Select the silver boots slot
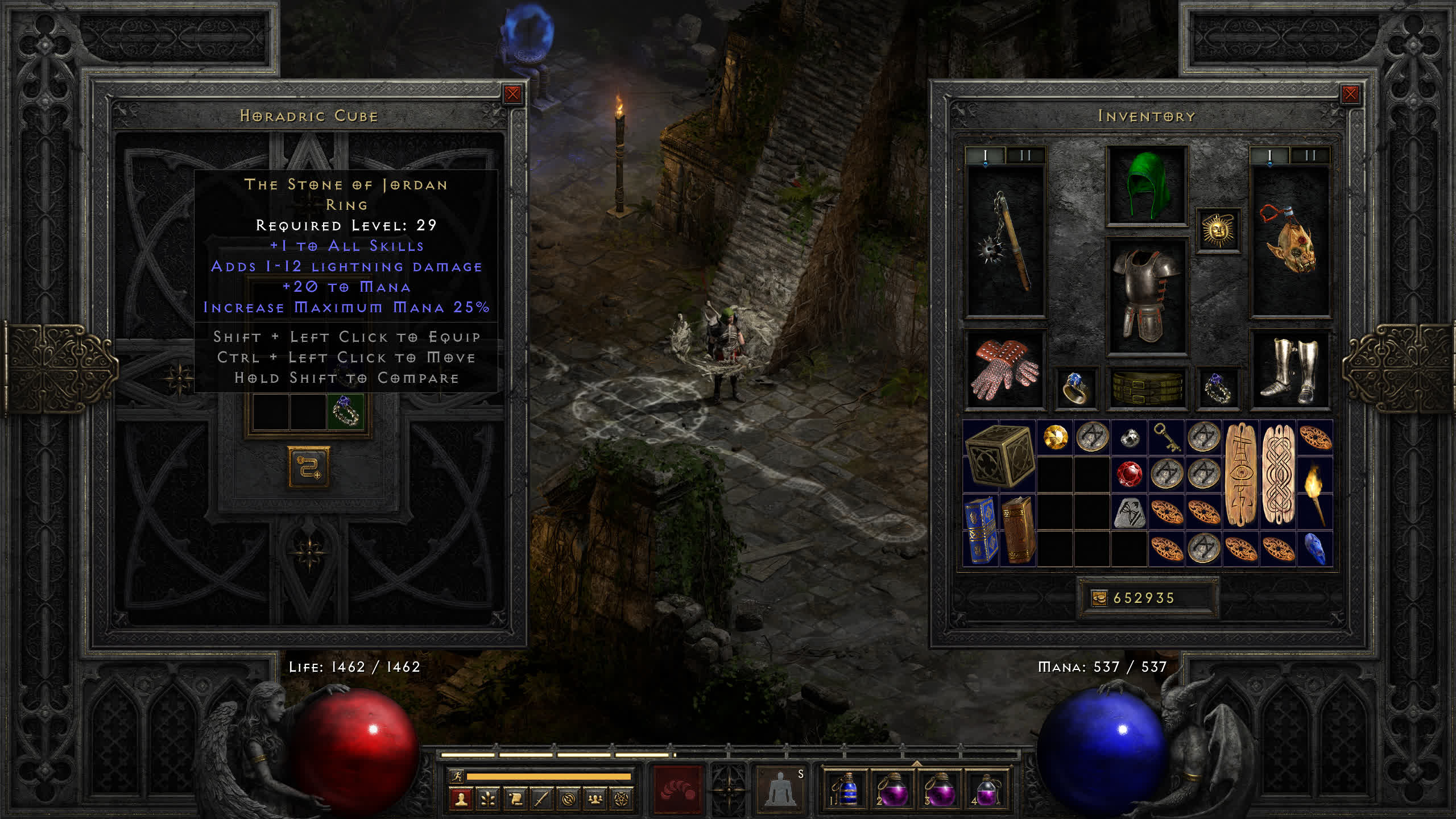 tap(1289, 370)
